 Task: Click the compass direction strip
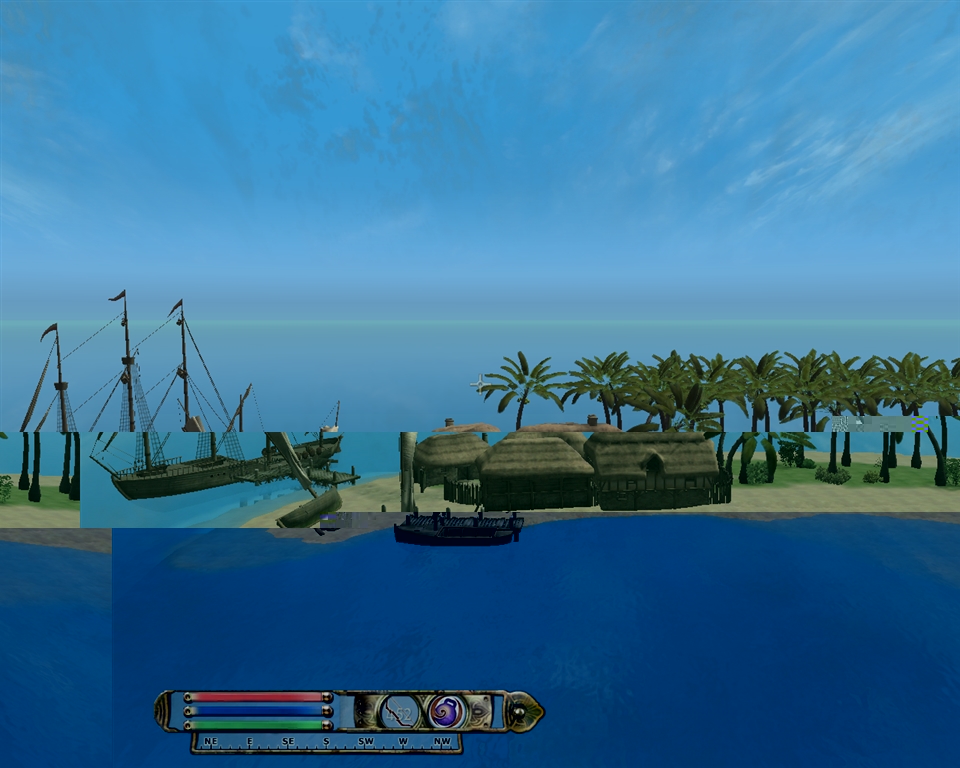pos(326,742)
